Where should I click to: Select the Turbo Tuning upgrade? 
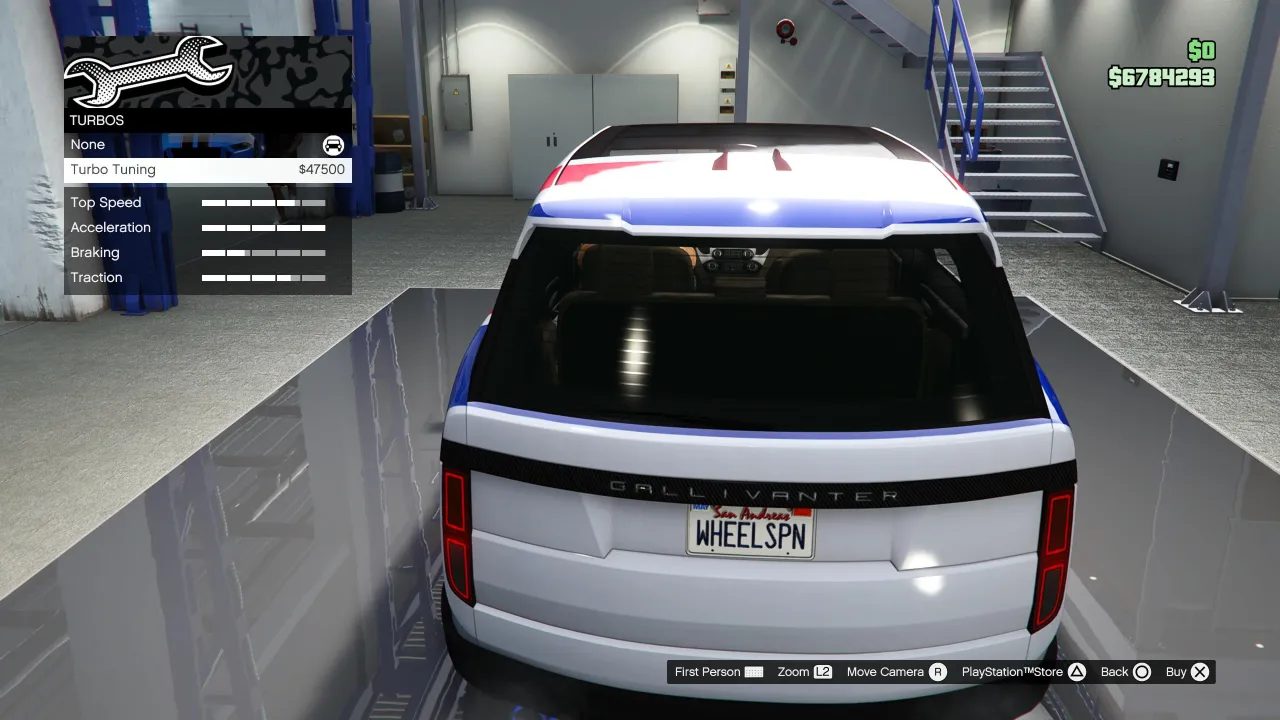(x=113, y=169)
